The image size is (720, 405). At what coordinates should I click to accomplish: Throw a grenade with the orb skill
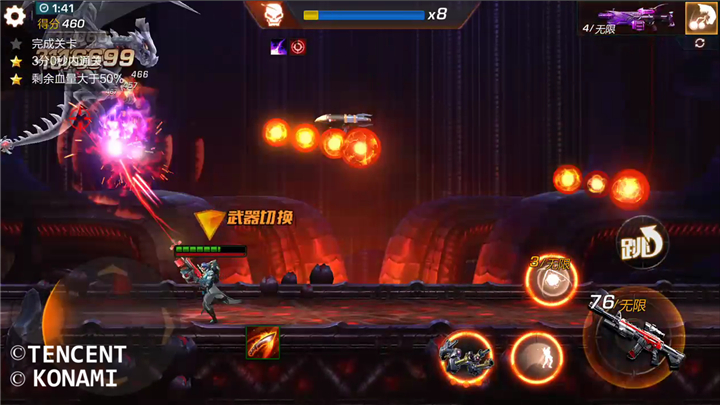click(551, 283)
